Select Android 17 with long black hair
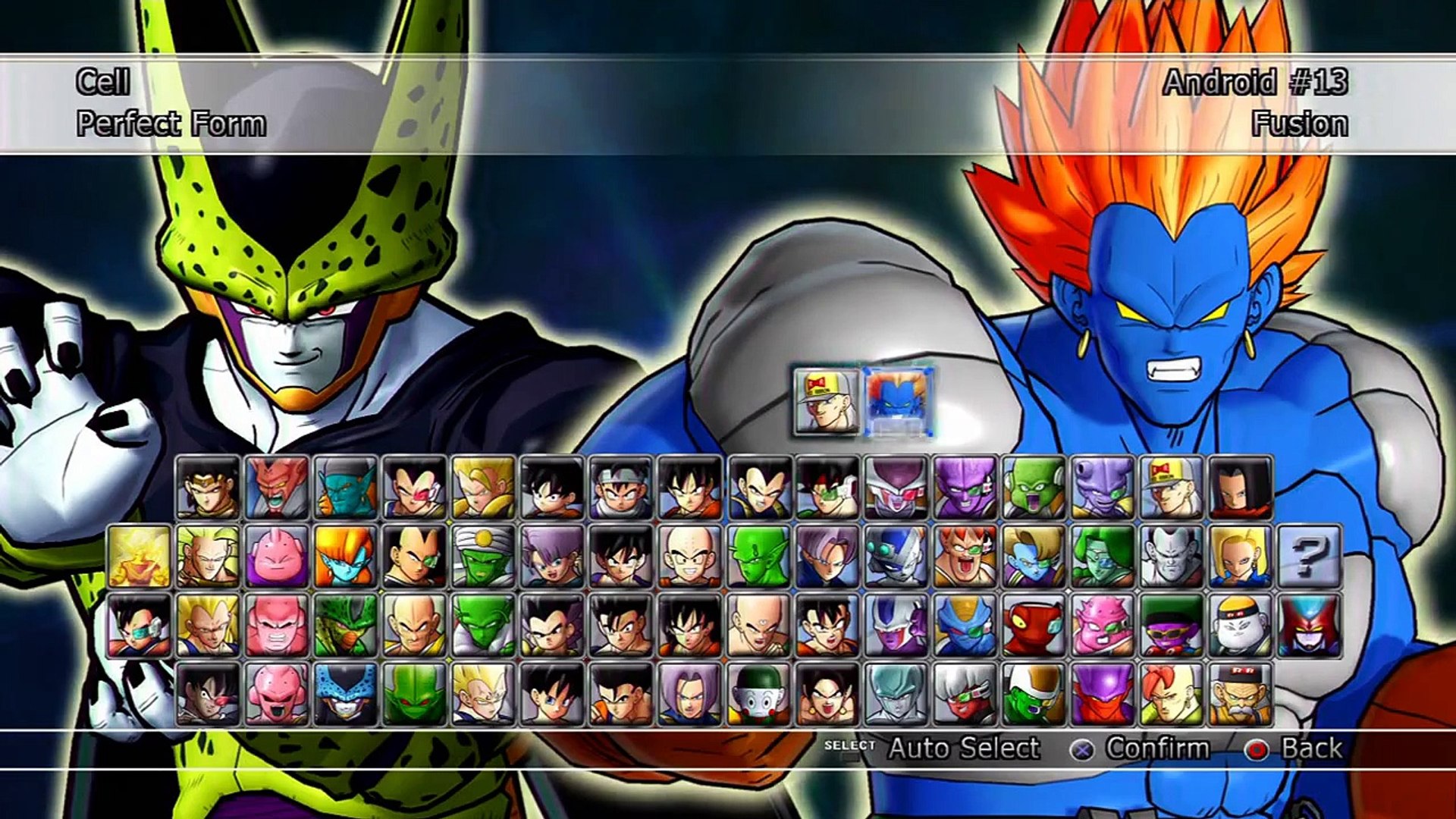Image resolution: width=1456 pixels, height=819 pixels. point(1240,488)
